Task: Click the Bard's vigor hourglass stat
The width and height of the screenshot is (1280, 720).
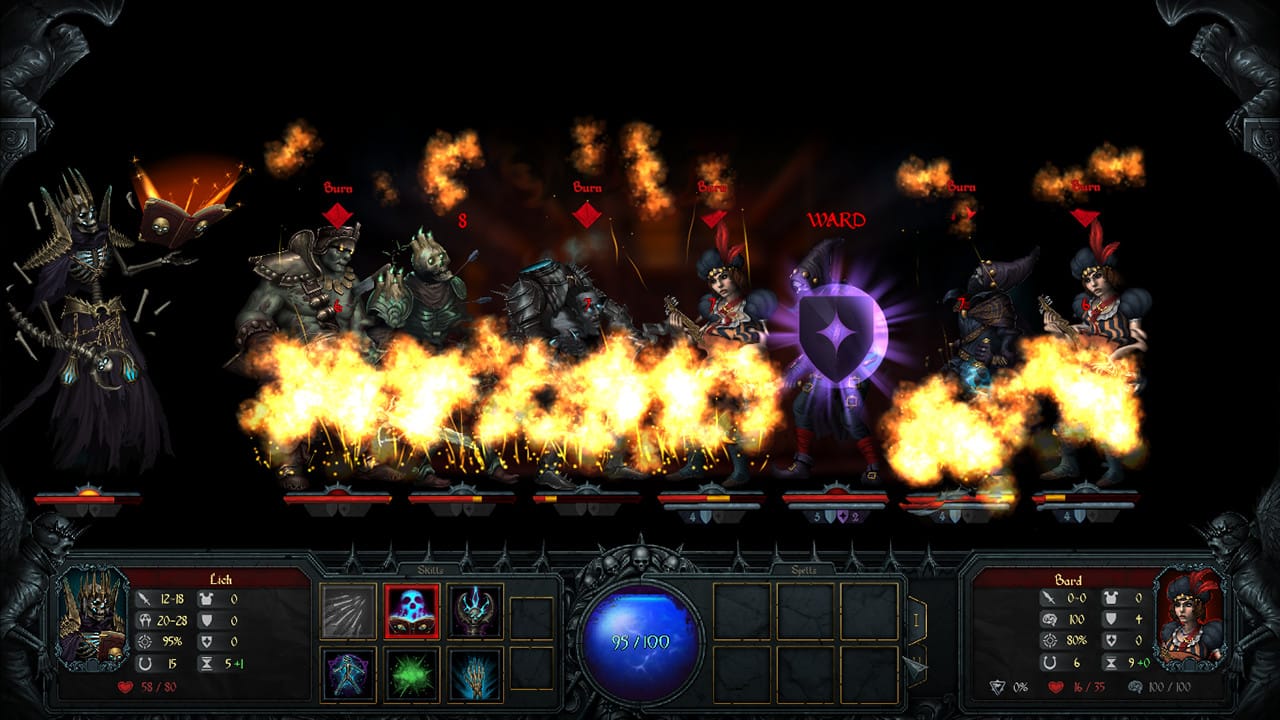Action: point(1110,661)
